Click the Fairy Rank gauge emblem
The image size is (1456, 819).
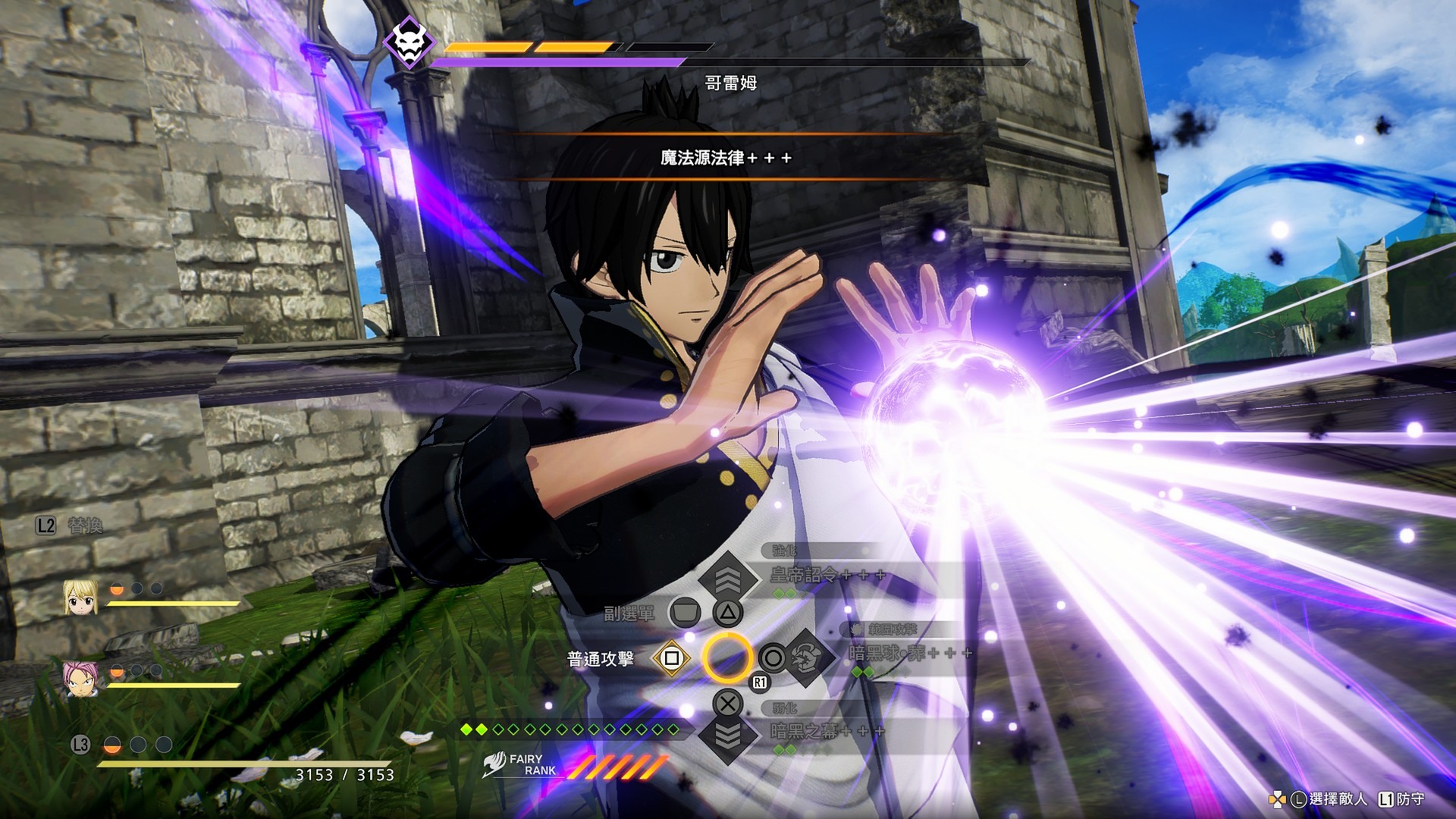pyautogui.click(x=495, y=764)
